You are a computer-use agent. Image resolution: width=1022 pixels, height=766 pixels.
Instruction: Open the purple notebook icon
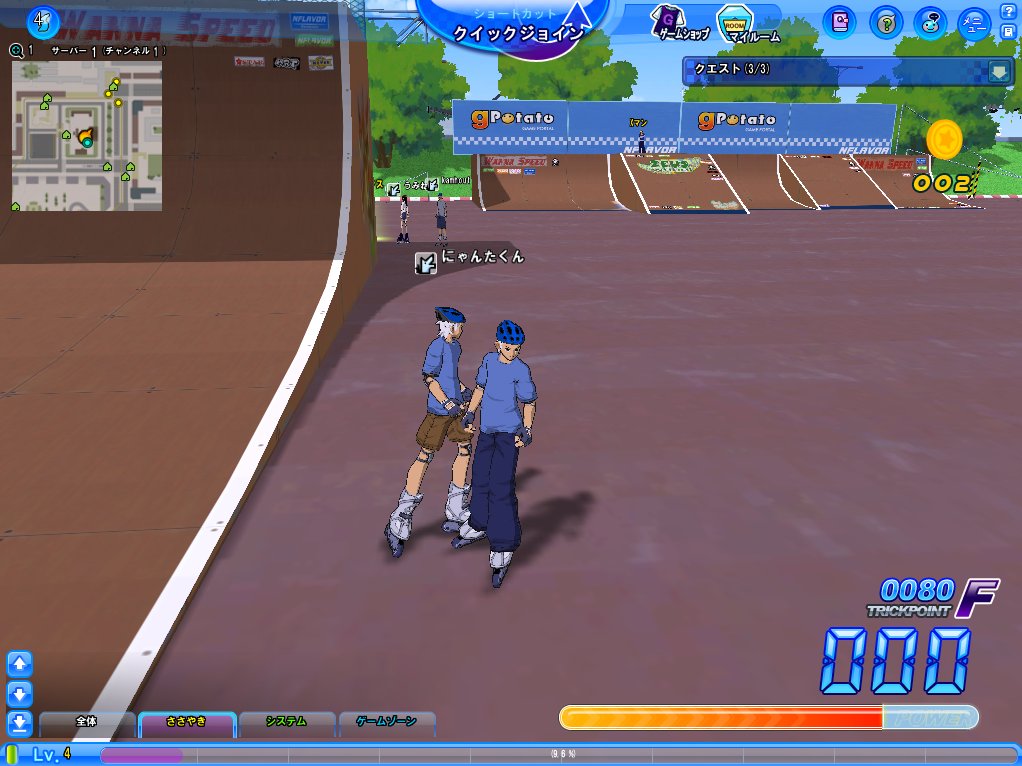coord(841,21)
